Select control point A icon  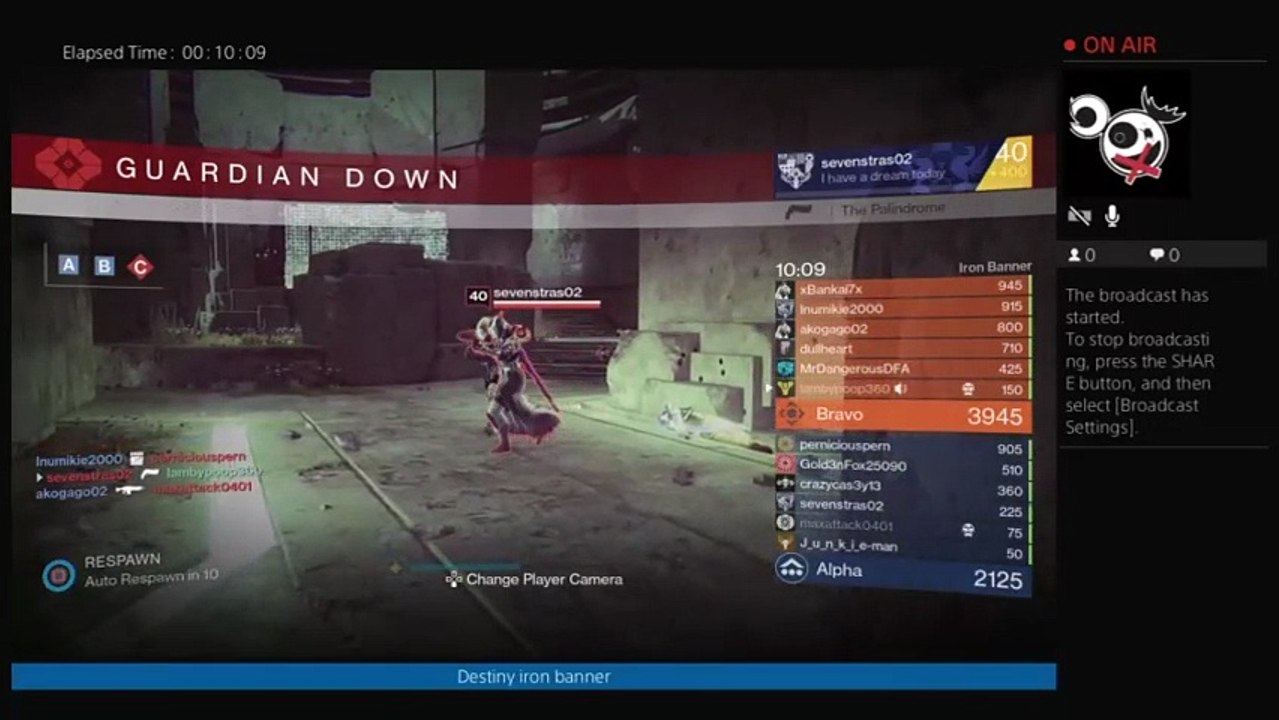click(x=68, y=265)
